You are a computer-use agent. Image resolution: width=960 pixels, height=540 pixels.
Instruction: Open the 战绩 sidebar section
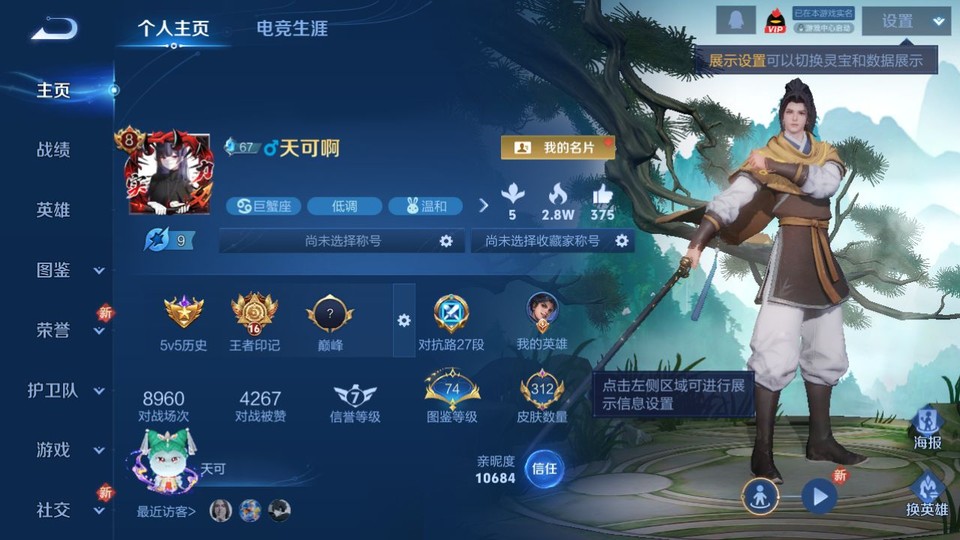tap(53, 150)
